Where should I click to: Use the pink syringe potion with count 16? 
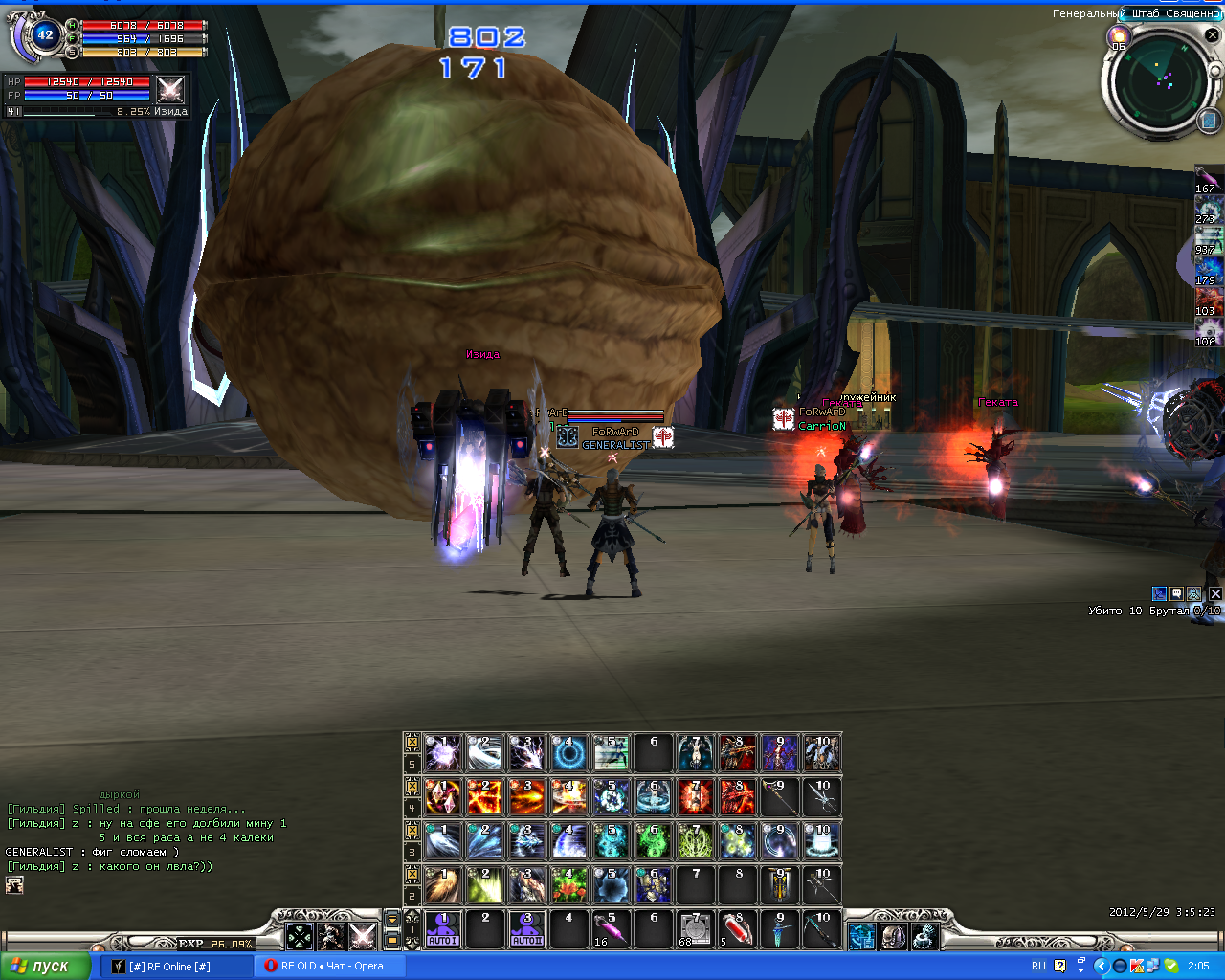(612, 929)
